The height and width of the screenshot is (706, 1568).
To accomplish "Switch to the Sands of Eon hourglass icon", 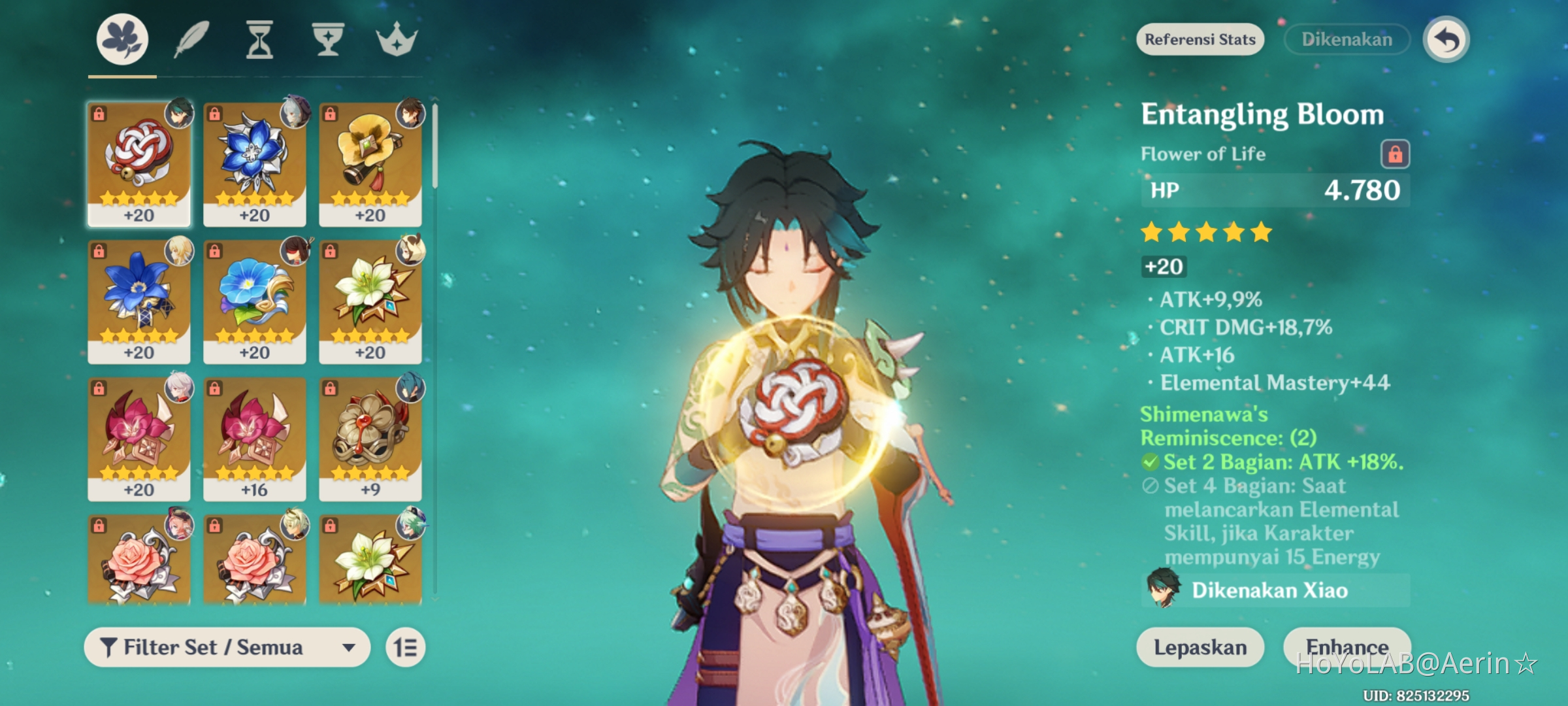I will 260,39.
